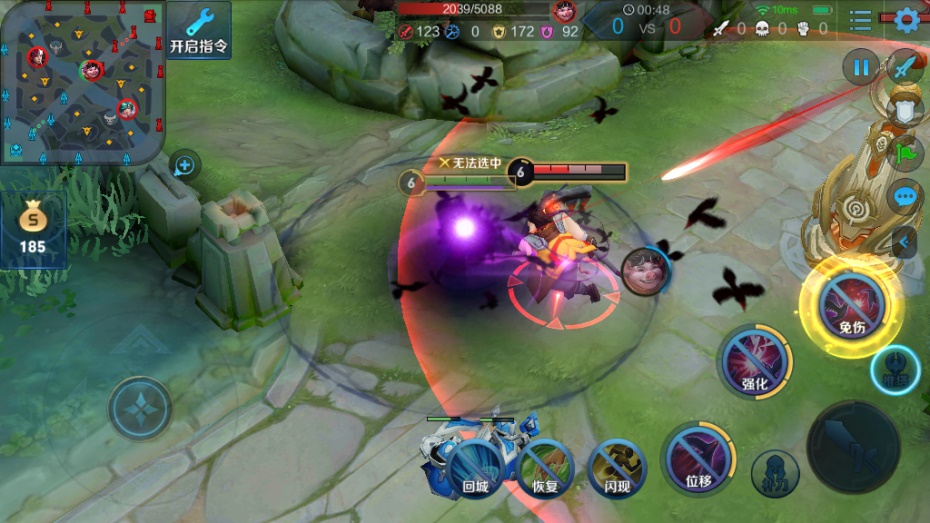Select the 补刀 last-hit button

pyautogui.click(x=775, y=473)
